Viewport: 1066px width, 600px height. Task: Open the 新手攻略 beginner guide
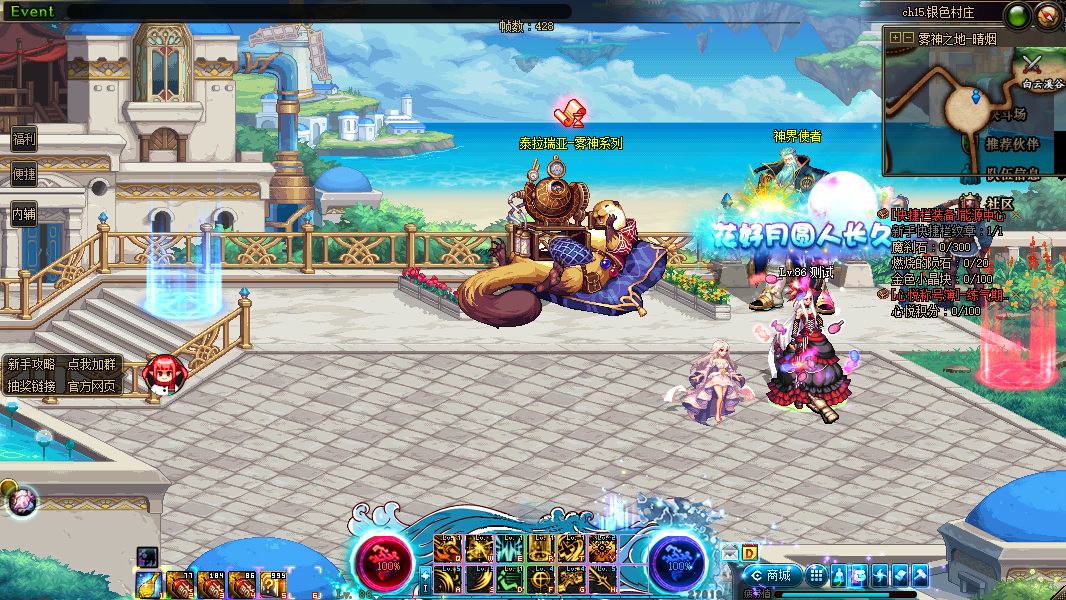click(31, 365)
